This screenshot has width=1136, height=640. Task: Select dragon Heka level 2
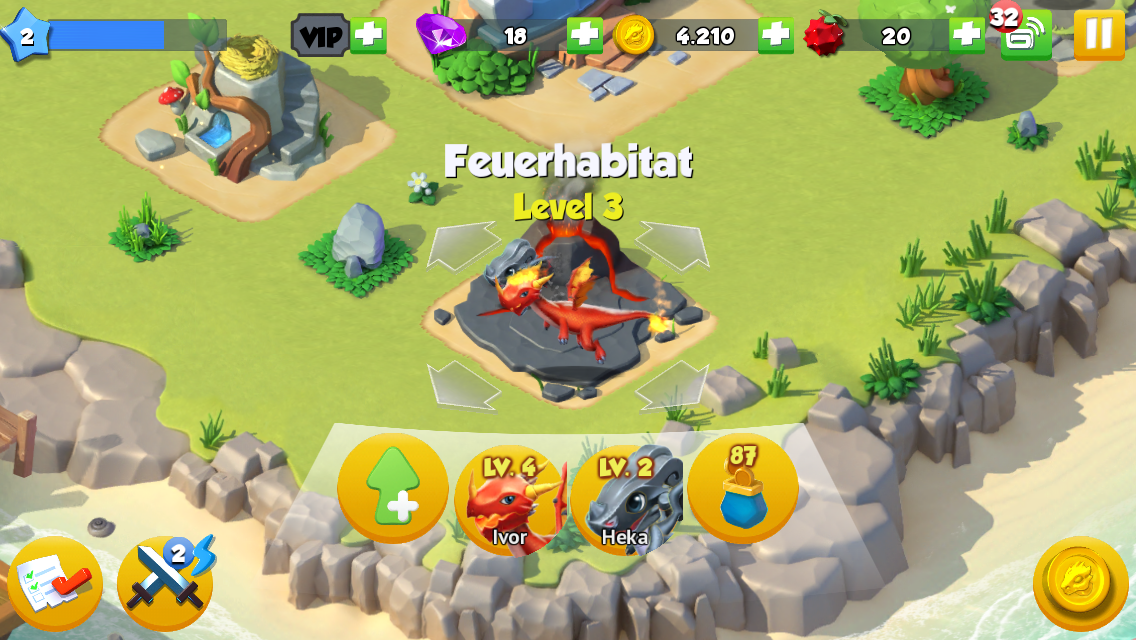coord(626,499)
